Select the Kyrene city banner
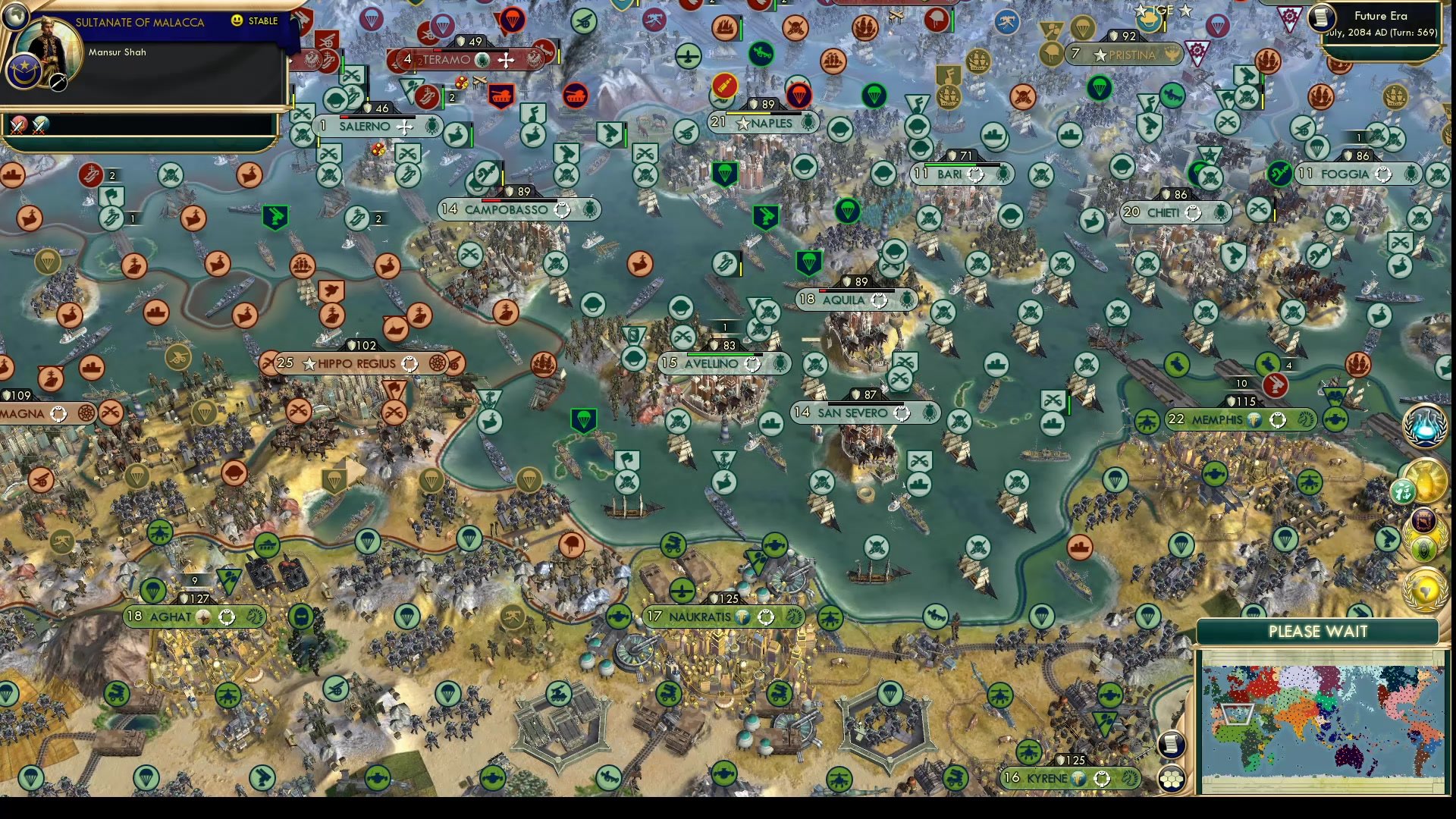Screen dimensions: 1456x819 pyautogui.click(x=1069, y=777)
